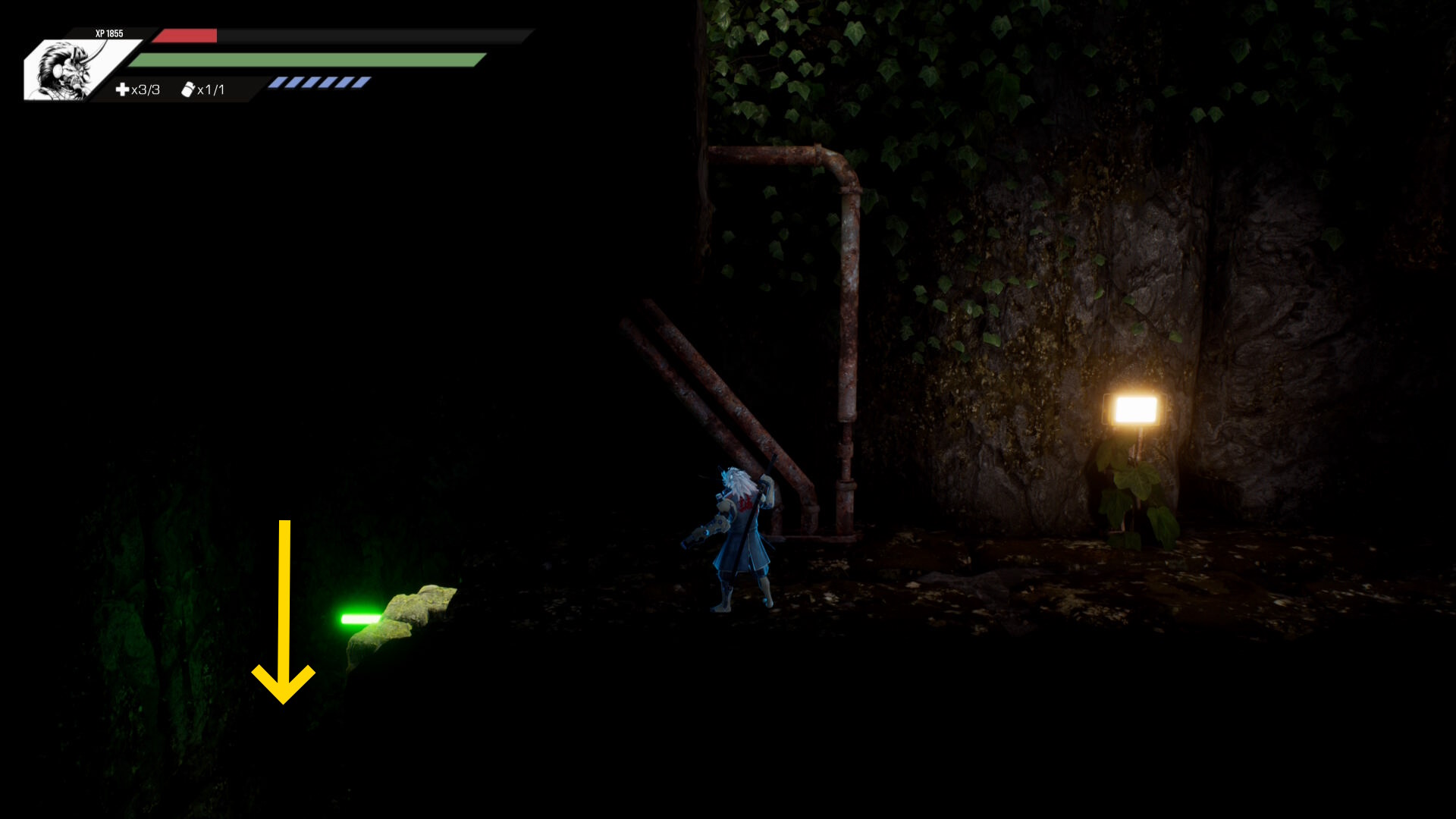Select the canister consumable icon
This screenshot has height=819, width=1456.
pyautogui.click(x=188, y=89)
